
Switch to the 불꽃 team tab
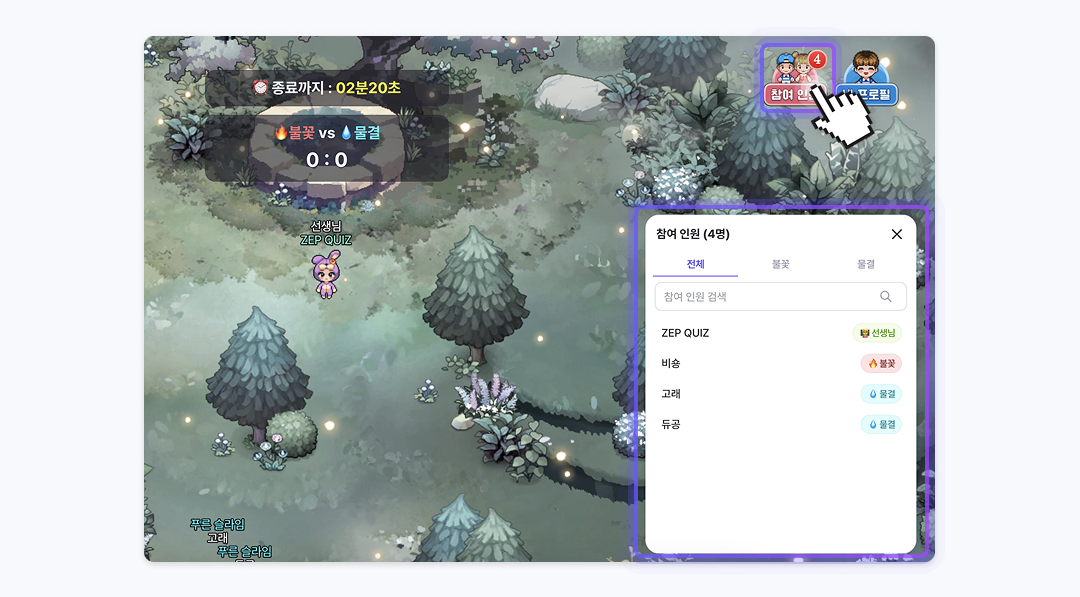pos(780,265)
